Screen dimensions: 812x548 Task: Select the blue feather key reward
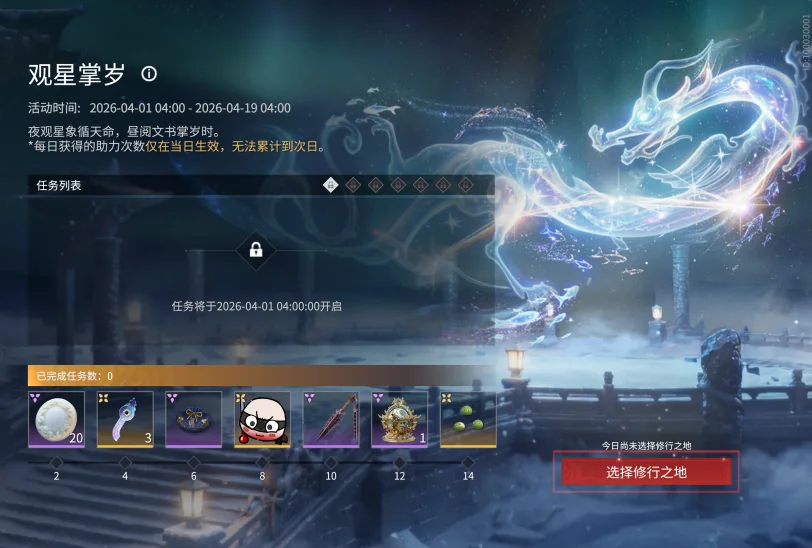[x=125, y=418]
